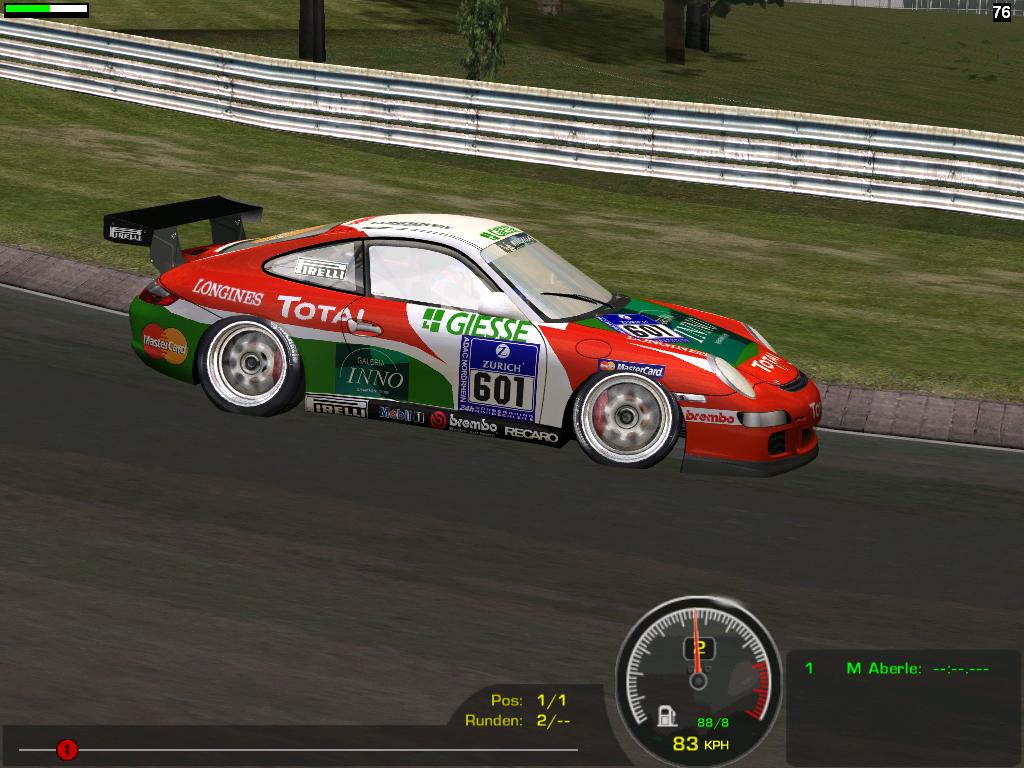Click the red marker on the progress bar
This screenshot has height=768, width=1024.
(67, 748)
